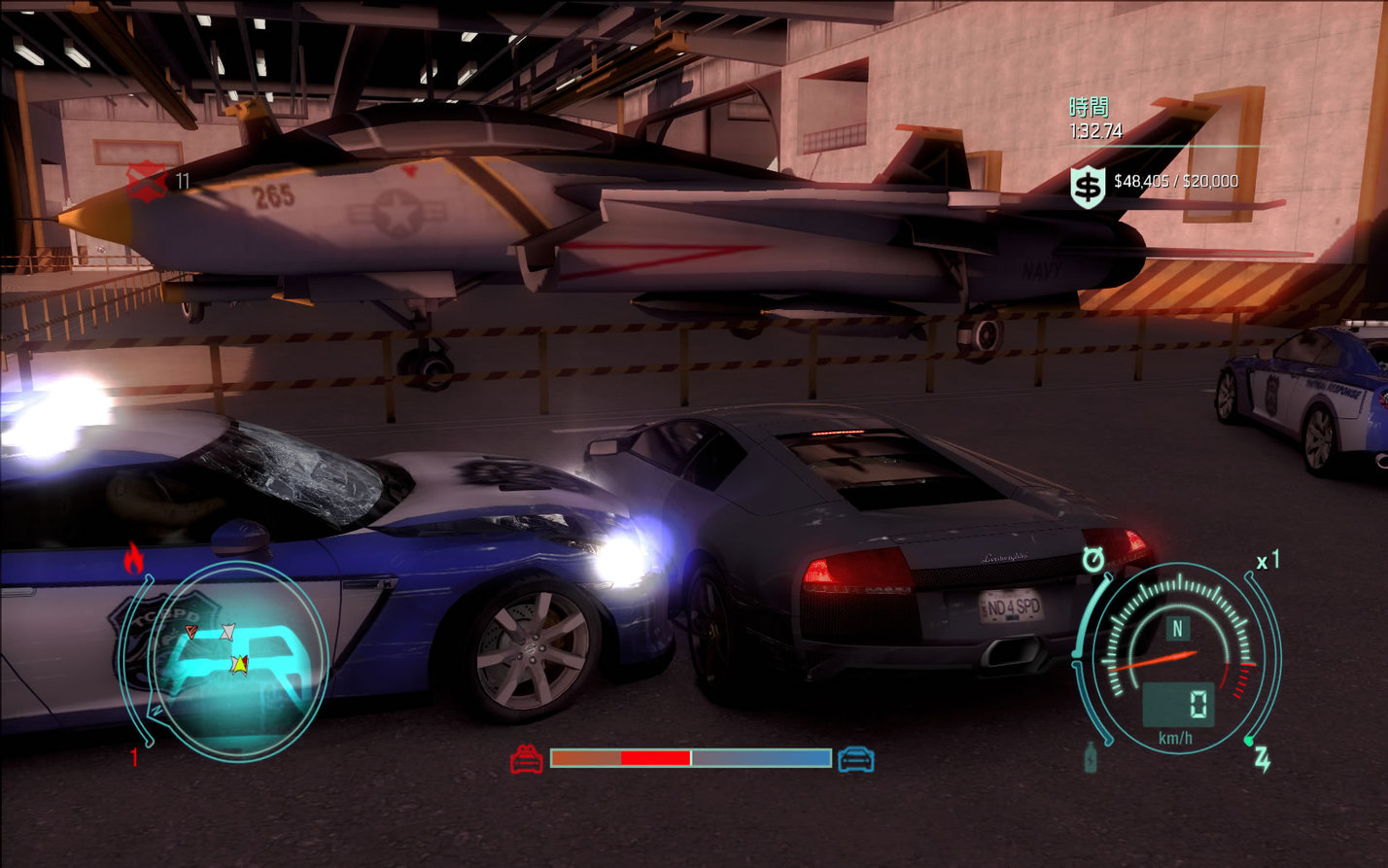Select the red police badge icon
The image size is (1388, 868).
(147, 181)
